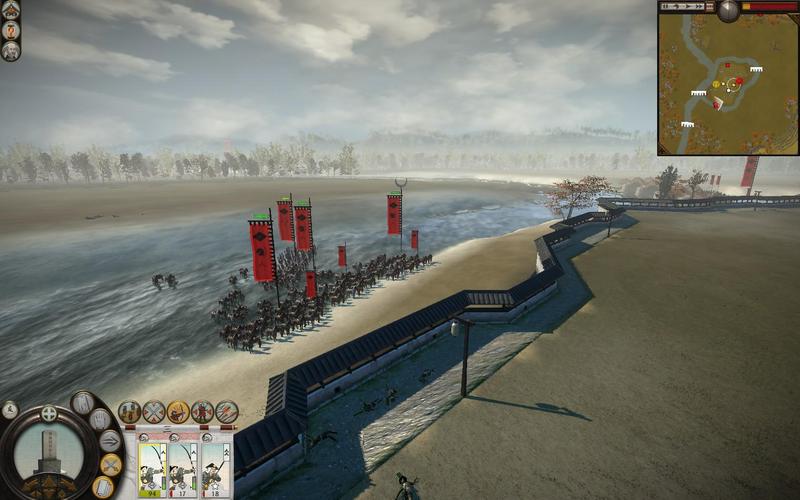Toggle the run arrow button

point(110,442)
